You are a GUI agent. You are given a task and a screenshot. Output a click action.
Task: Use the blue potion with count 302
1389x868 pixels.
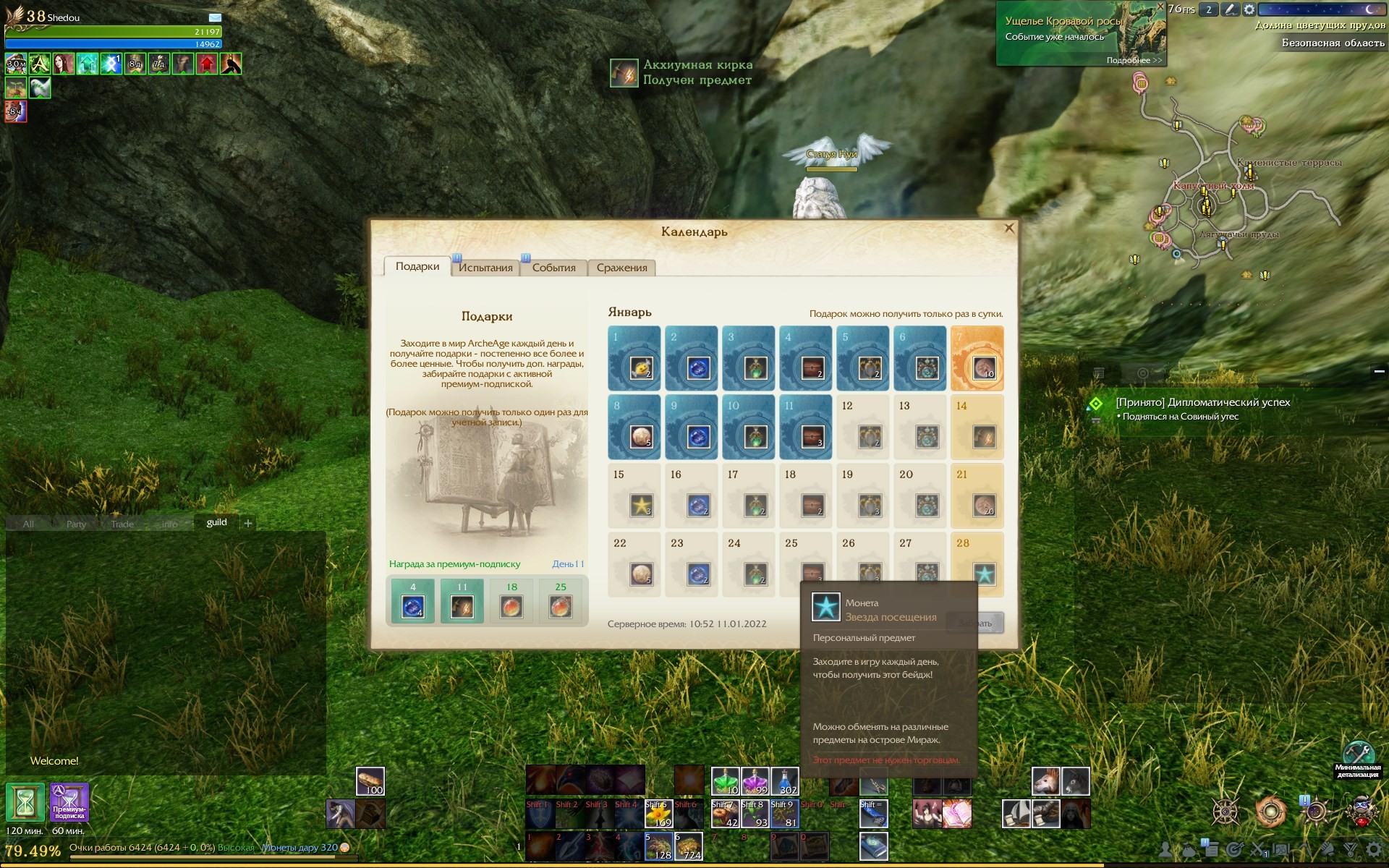point(784,781)
